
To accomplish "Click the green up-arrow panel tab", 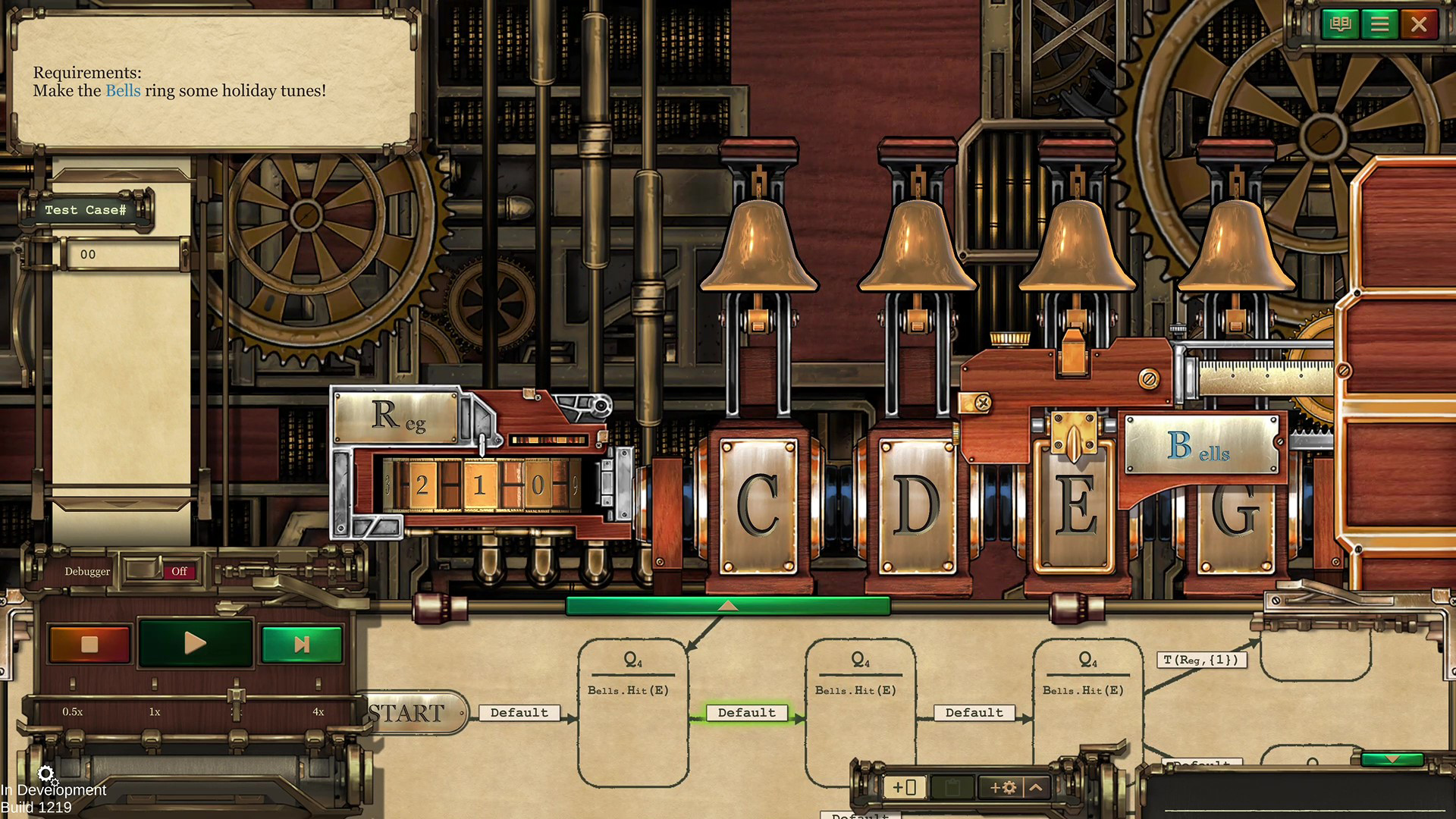I will click(x=727, y=605).
